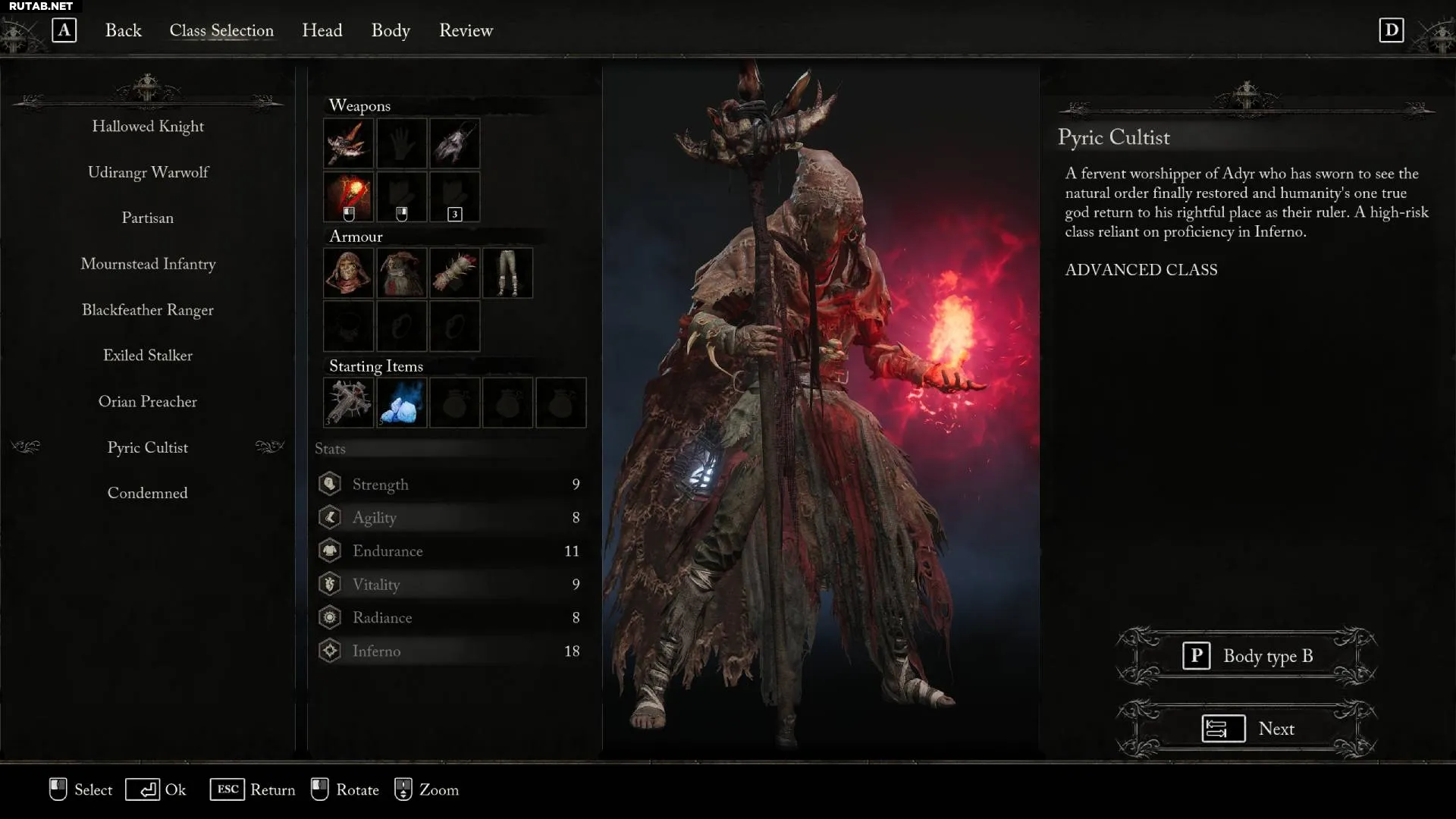1456x819 pixels.
Task: Select the hooded mask helmet armour slot
Action: 349,273
